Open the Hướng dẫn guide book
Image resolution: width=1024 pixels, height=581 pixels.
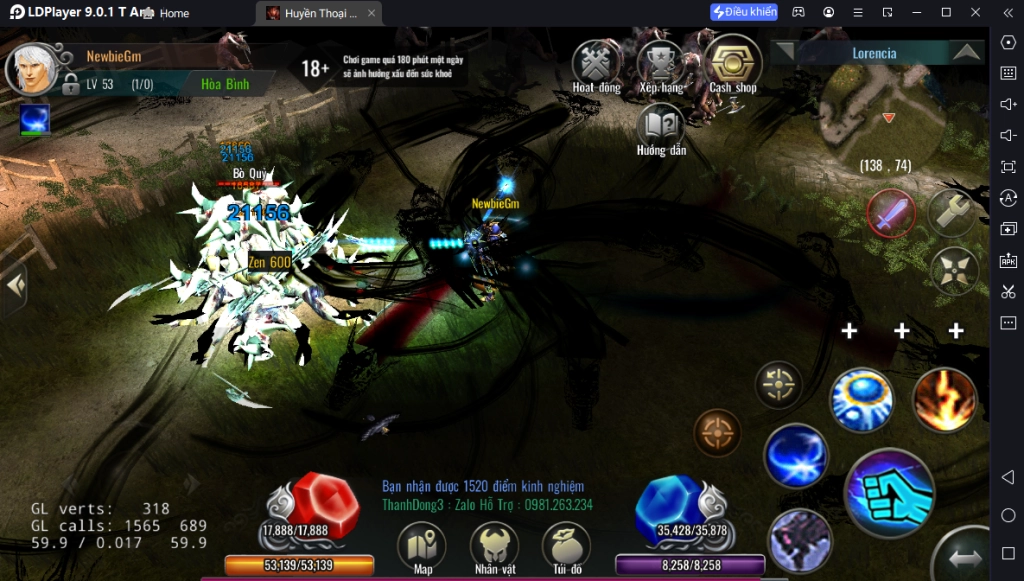pos(660,126)
